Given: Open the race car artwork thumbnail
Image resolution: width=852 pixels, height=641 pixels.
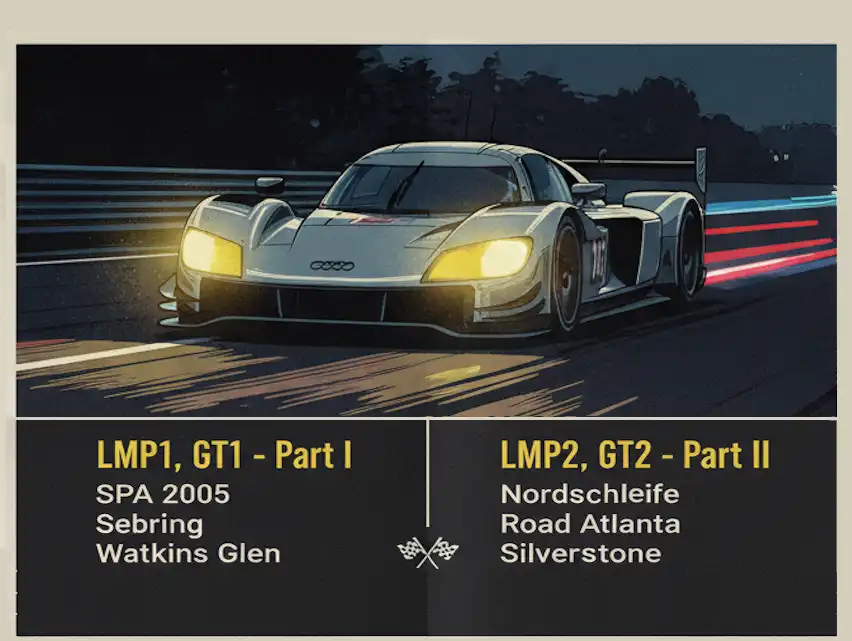Looking at the screenshot, I should (426, 230).
